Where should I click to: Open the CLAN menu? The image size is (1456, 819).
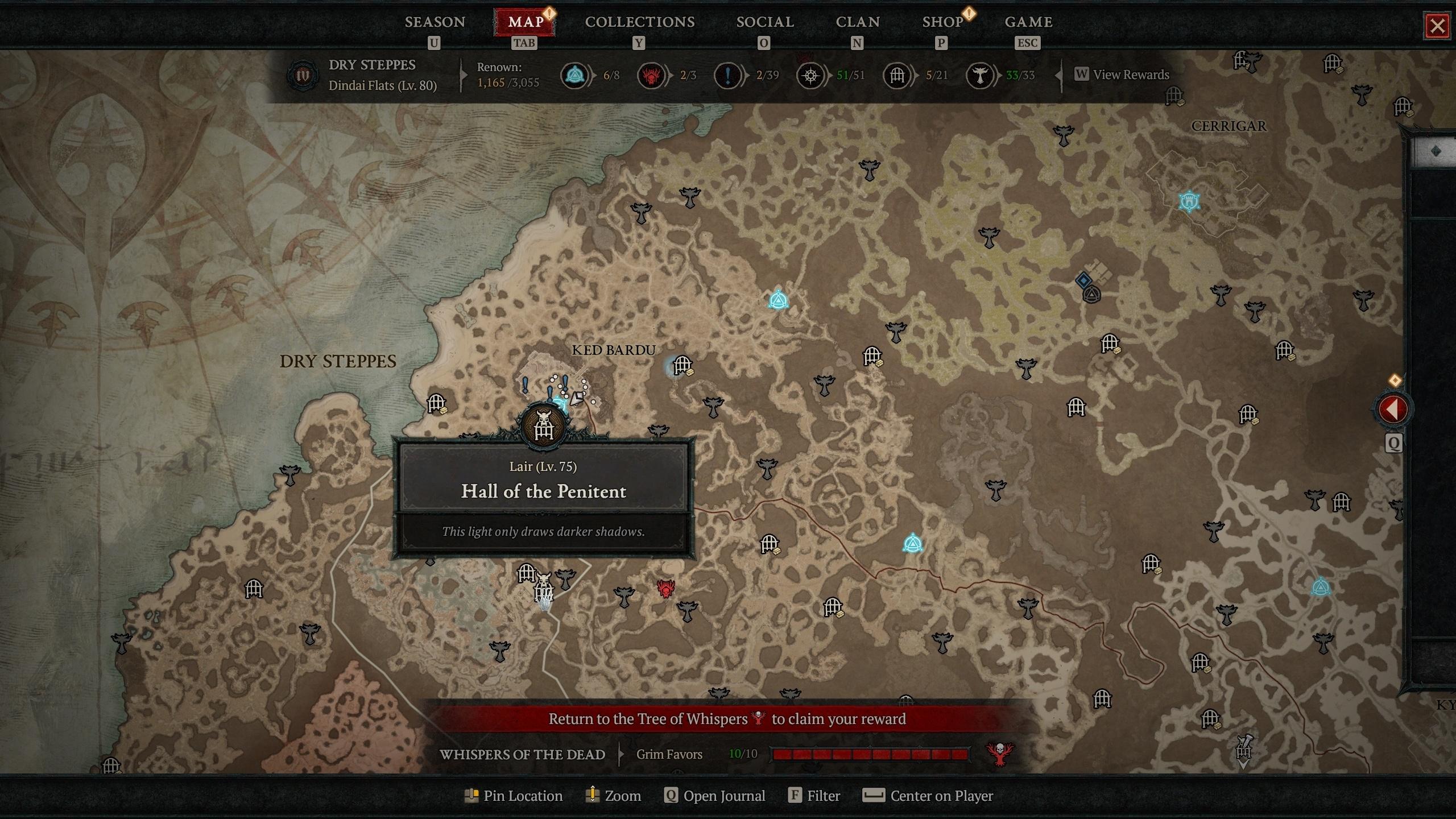click(858, 22)
